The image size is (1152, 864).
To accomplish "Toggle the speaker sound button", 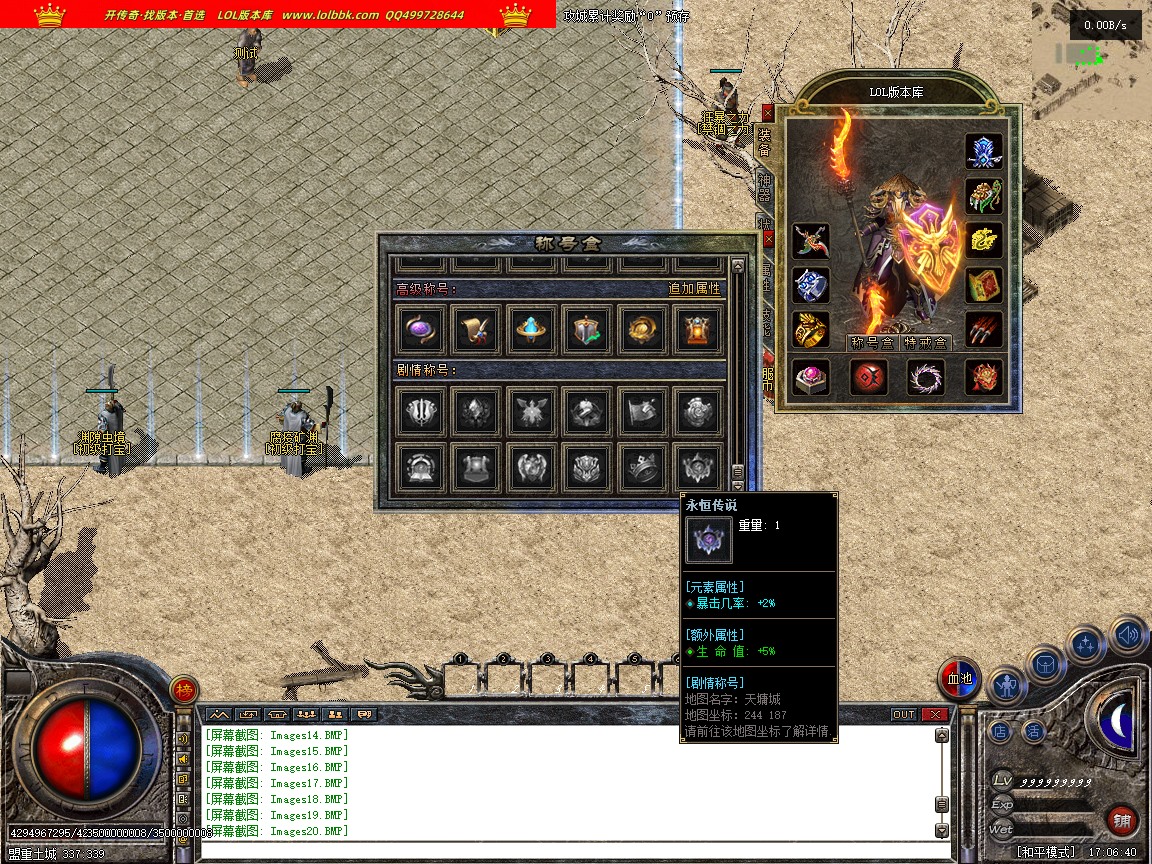I will (x=1129, y=634).
